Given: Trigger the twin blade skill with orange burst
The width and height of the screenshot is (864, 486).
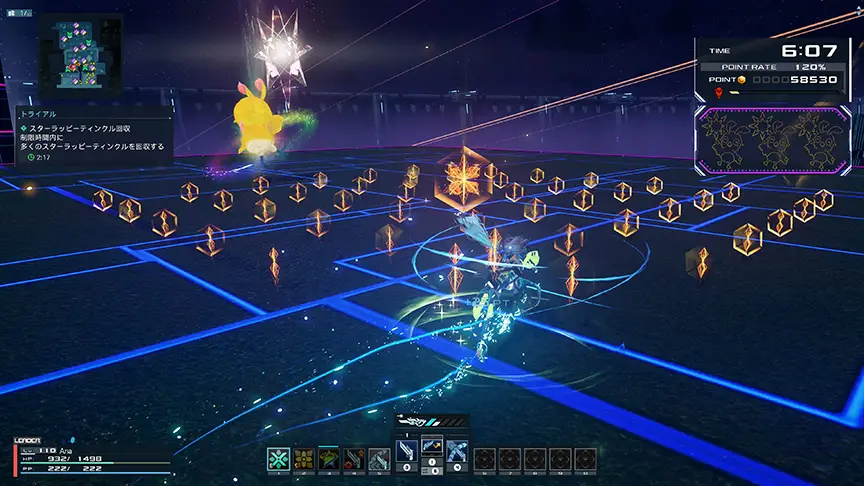Looking at the screenshot, I should click(353, 459).
